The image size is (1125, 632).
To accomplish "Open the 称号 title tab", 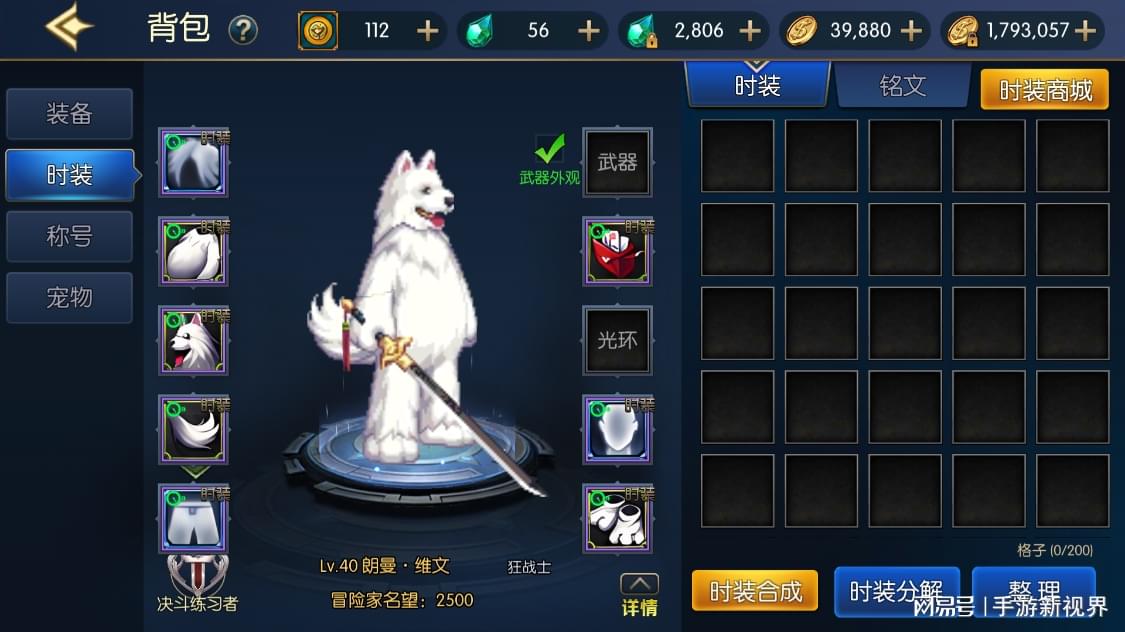I will [x=69, y=237].
